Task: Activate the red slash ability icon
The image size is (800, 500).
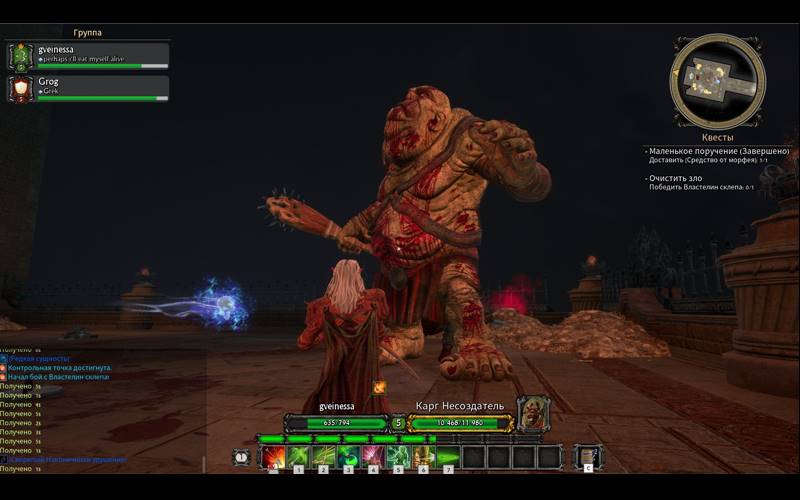Action: coord(273,457)
